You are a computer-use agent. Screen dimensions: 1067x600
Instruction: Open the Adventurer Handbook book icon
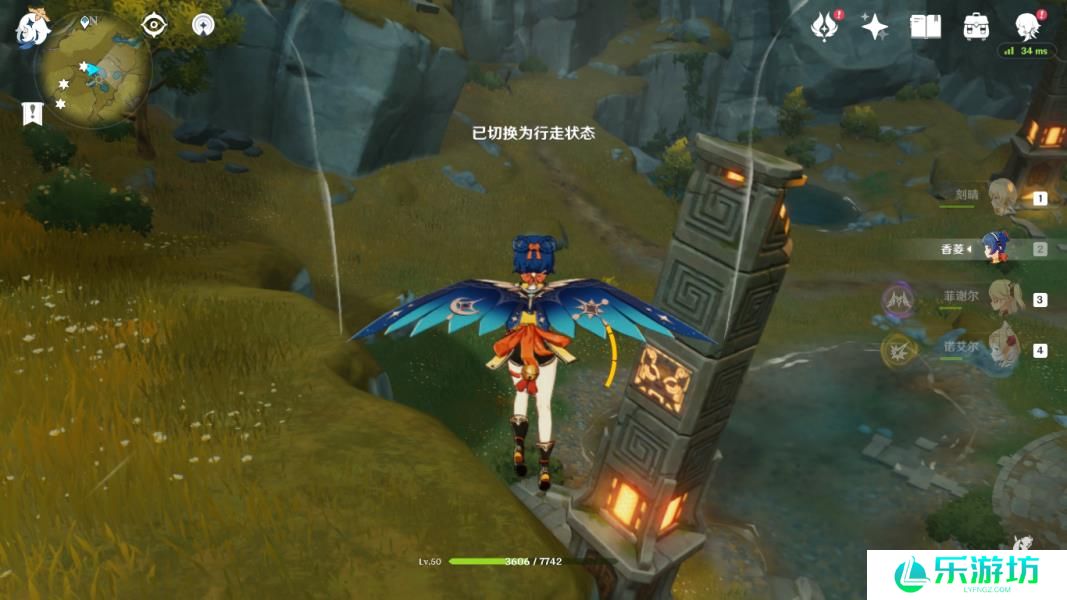(x=925, y=27)
